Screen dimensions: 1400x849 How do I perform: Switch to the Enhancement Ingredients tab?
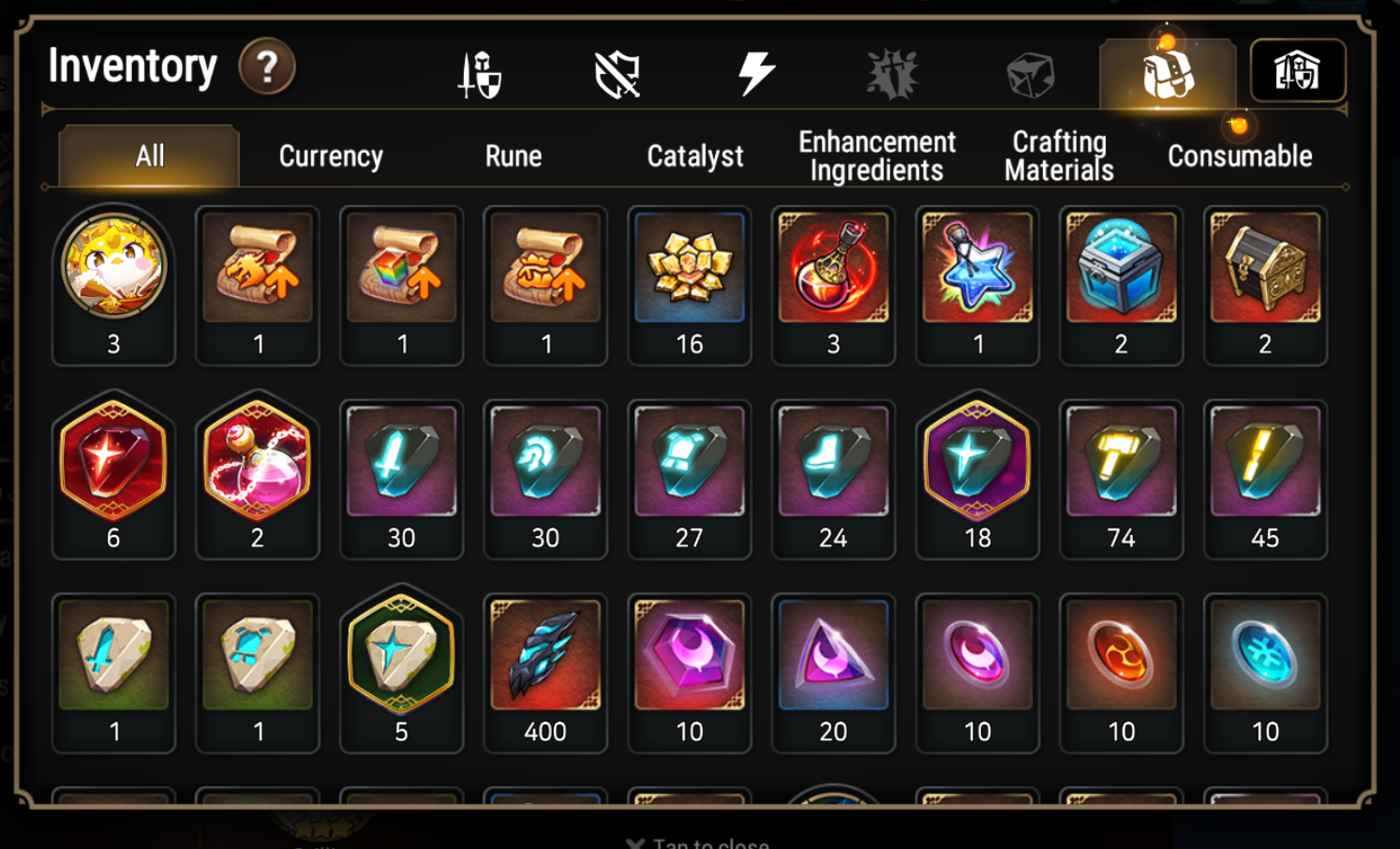875,156
